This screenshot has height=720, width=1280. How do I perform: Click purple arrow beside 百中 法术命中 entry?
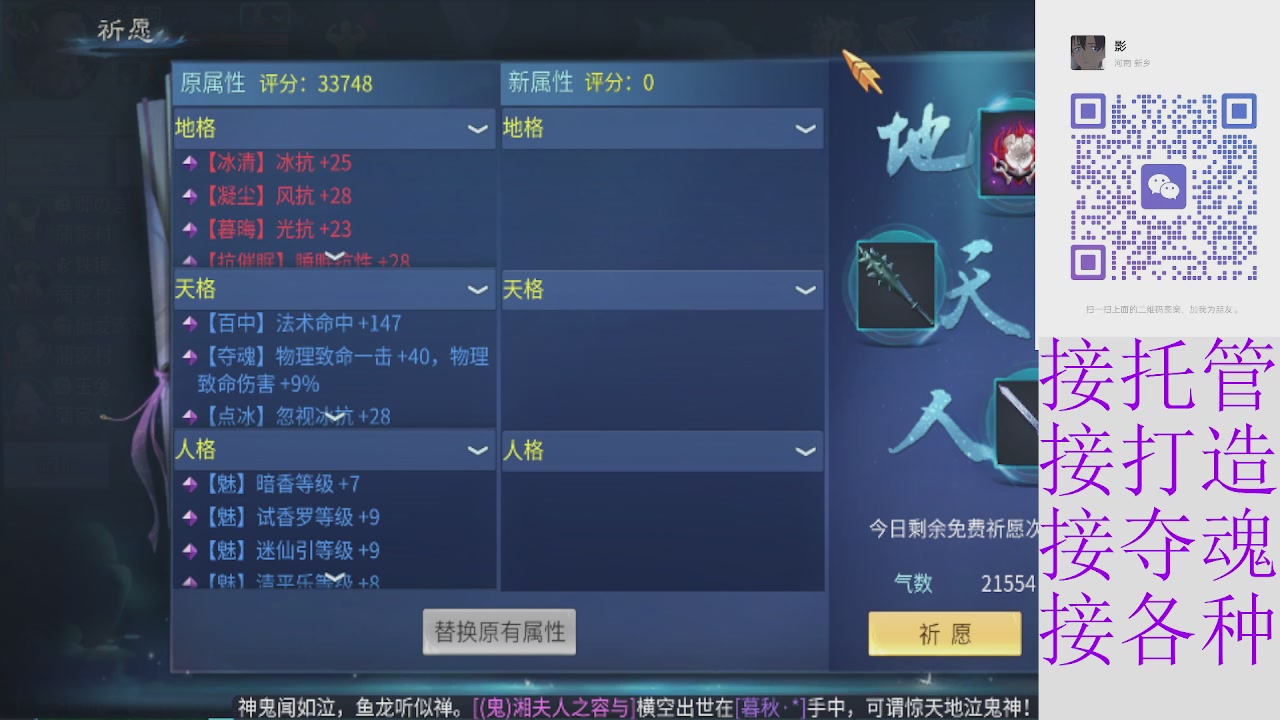[x=193, y=325]
